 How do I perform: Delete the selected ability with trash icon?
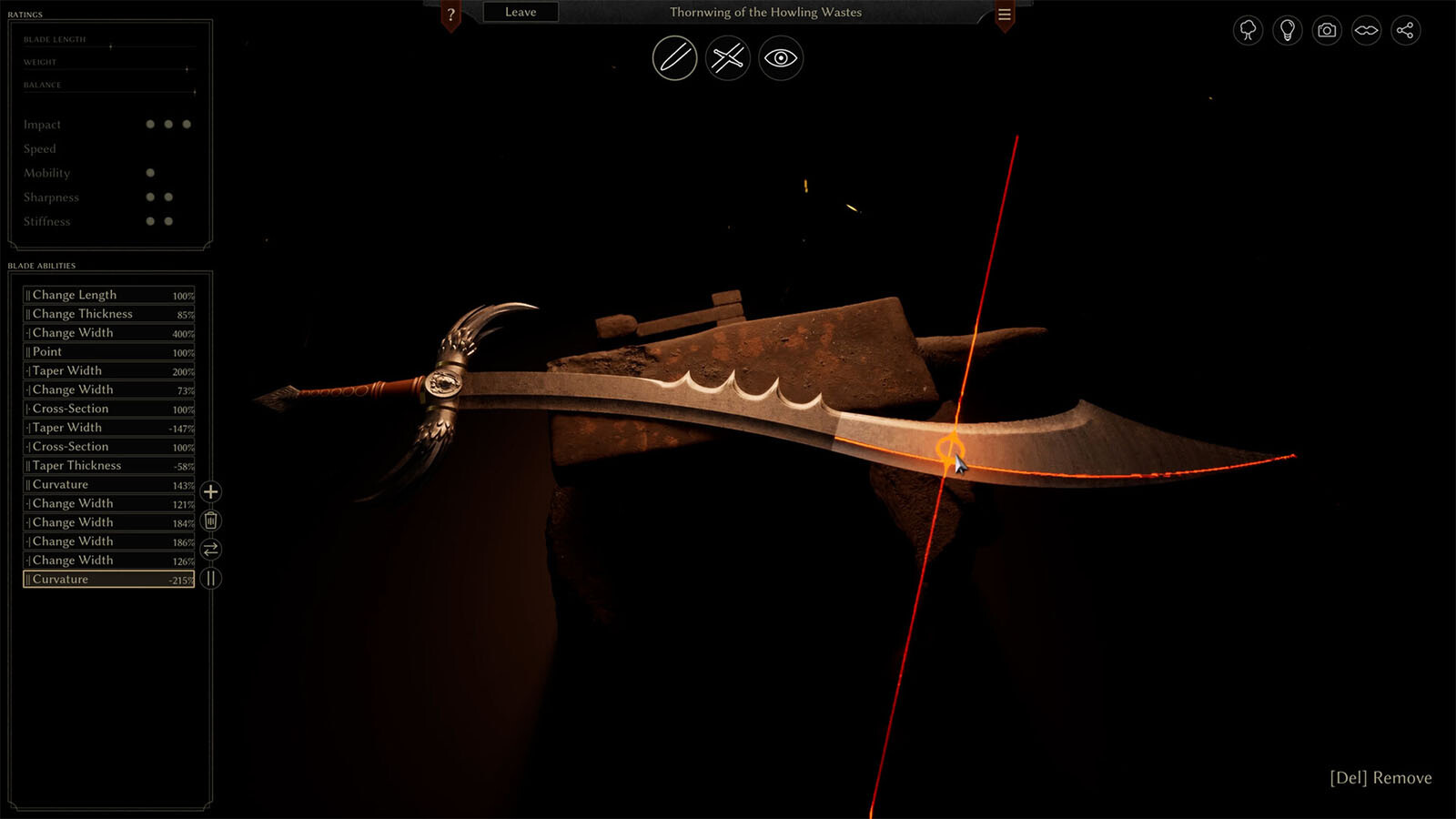210,521
